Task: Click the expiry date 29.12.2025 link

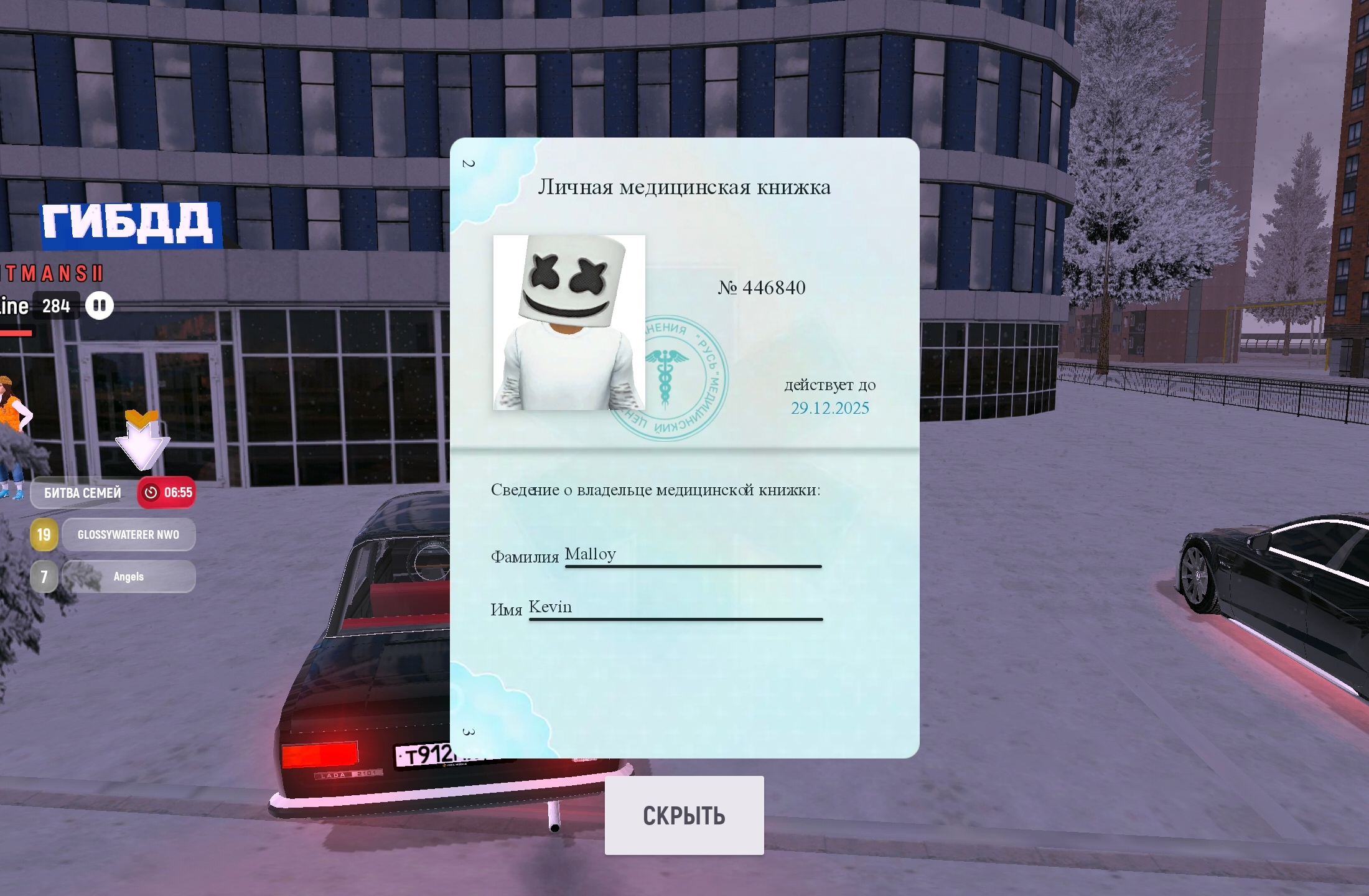Action: pos(829,409)
